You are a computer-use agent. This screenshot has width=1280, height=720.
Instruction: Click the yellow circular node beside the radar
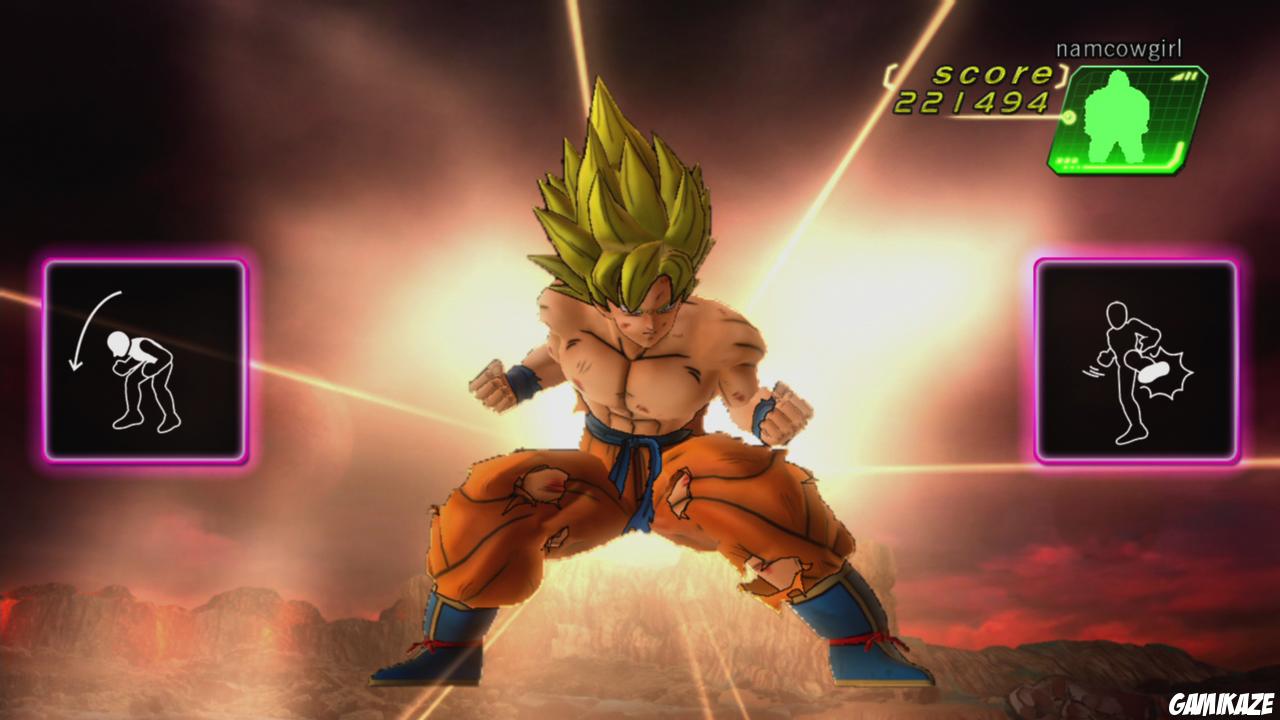[1069, 118]
